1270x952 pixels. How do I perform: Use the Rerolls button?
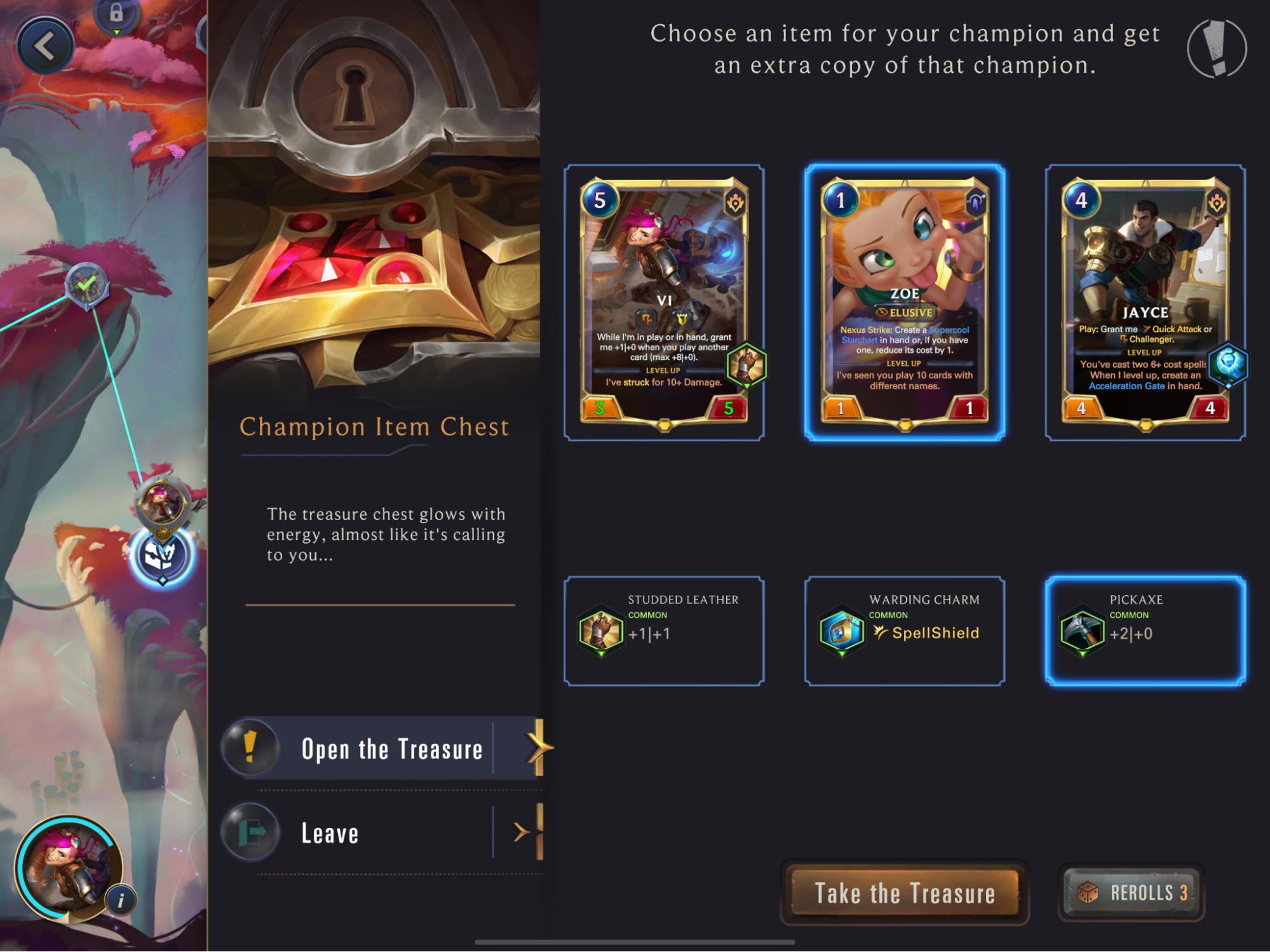click(x=1132, y=892)
